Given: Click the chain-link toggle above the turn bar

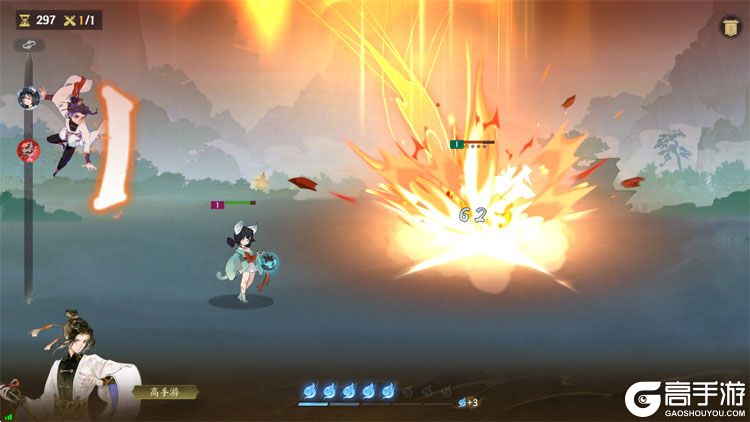Looking at the screenshot, I should [x=29, y=45].
